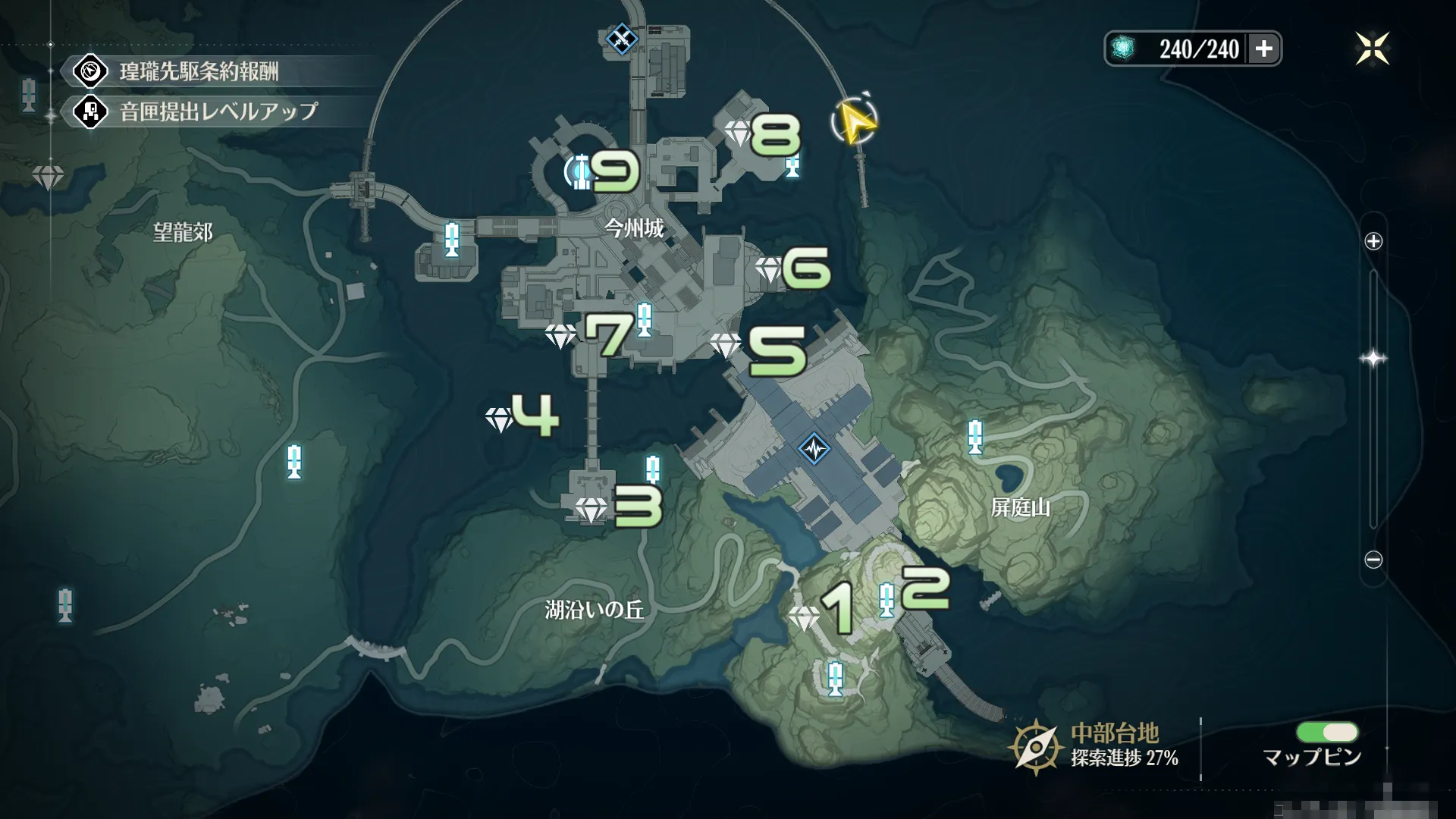The width and height of the screenshot is (1456, 819).
Task: Close the map with the X button
Action: (1372, 49)
